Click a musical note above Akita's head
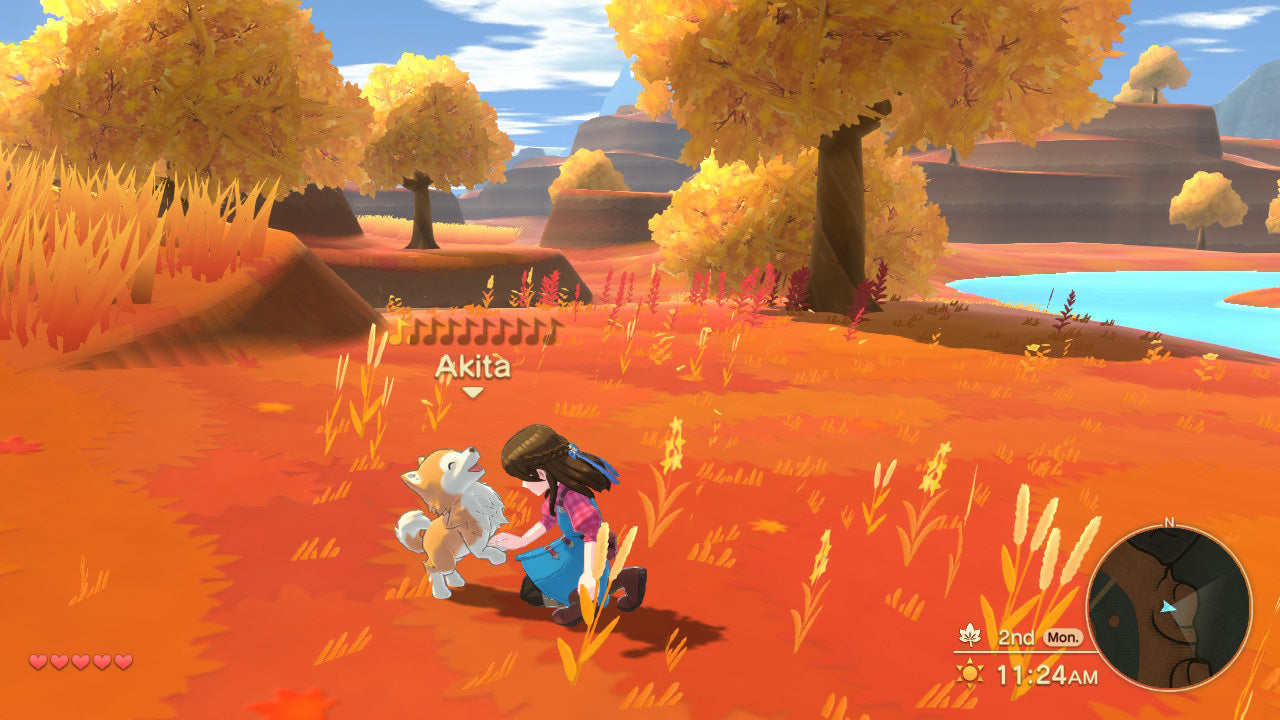 click(400, 334)
